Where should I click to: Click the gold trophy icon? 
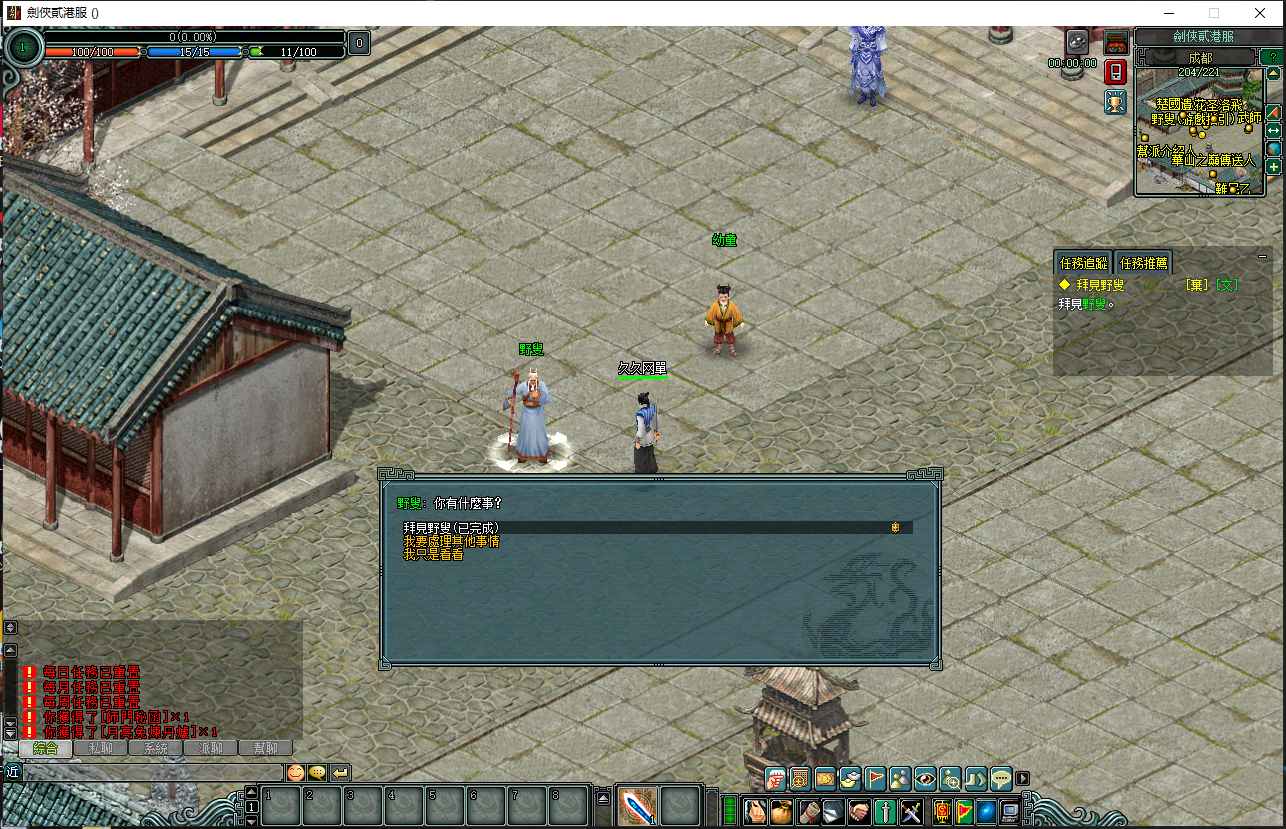point(1116,101)
